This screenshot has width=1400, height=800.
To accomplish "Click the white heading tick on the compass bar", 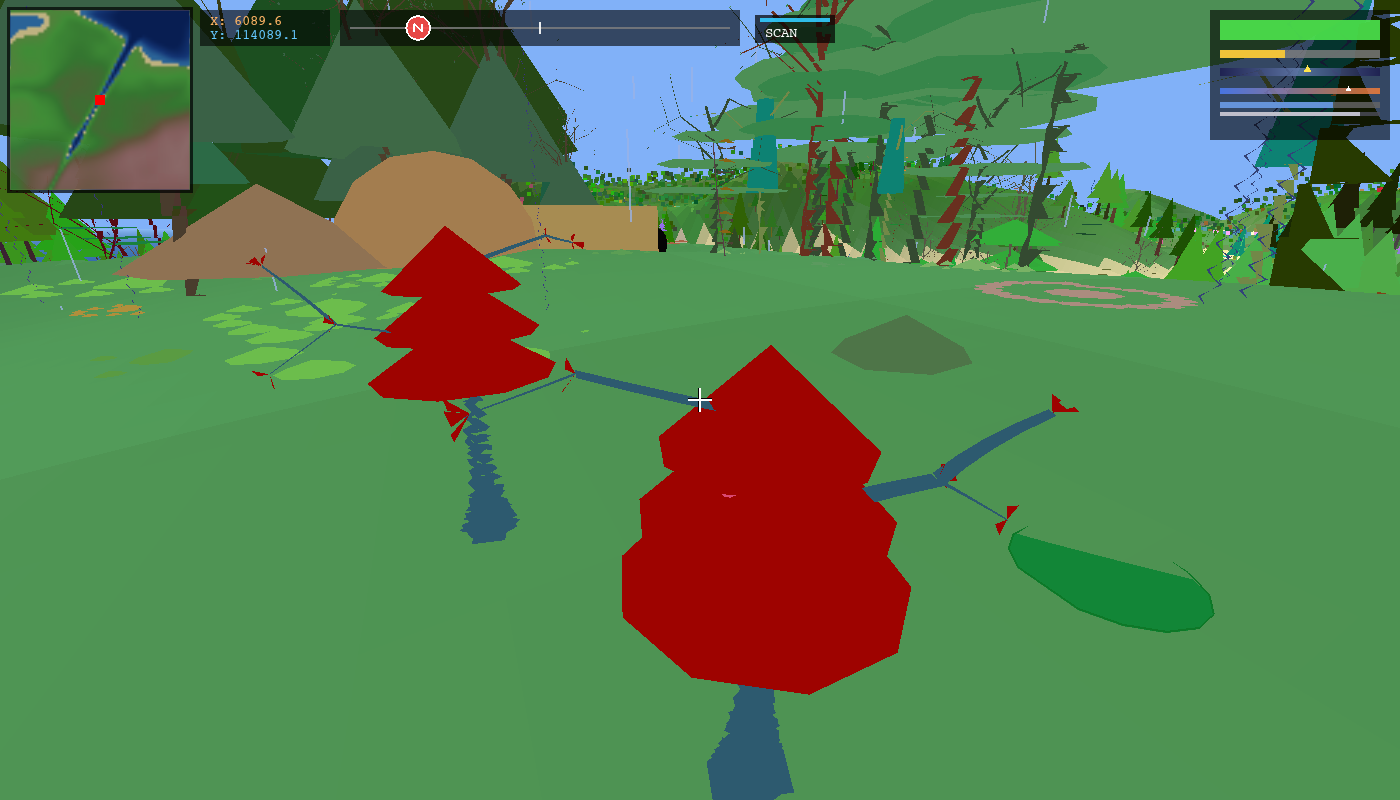I will (x=539, y=28).
